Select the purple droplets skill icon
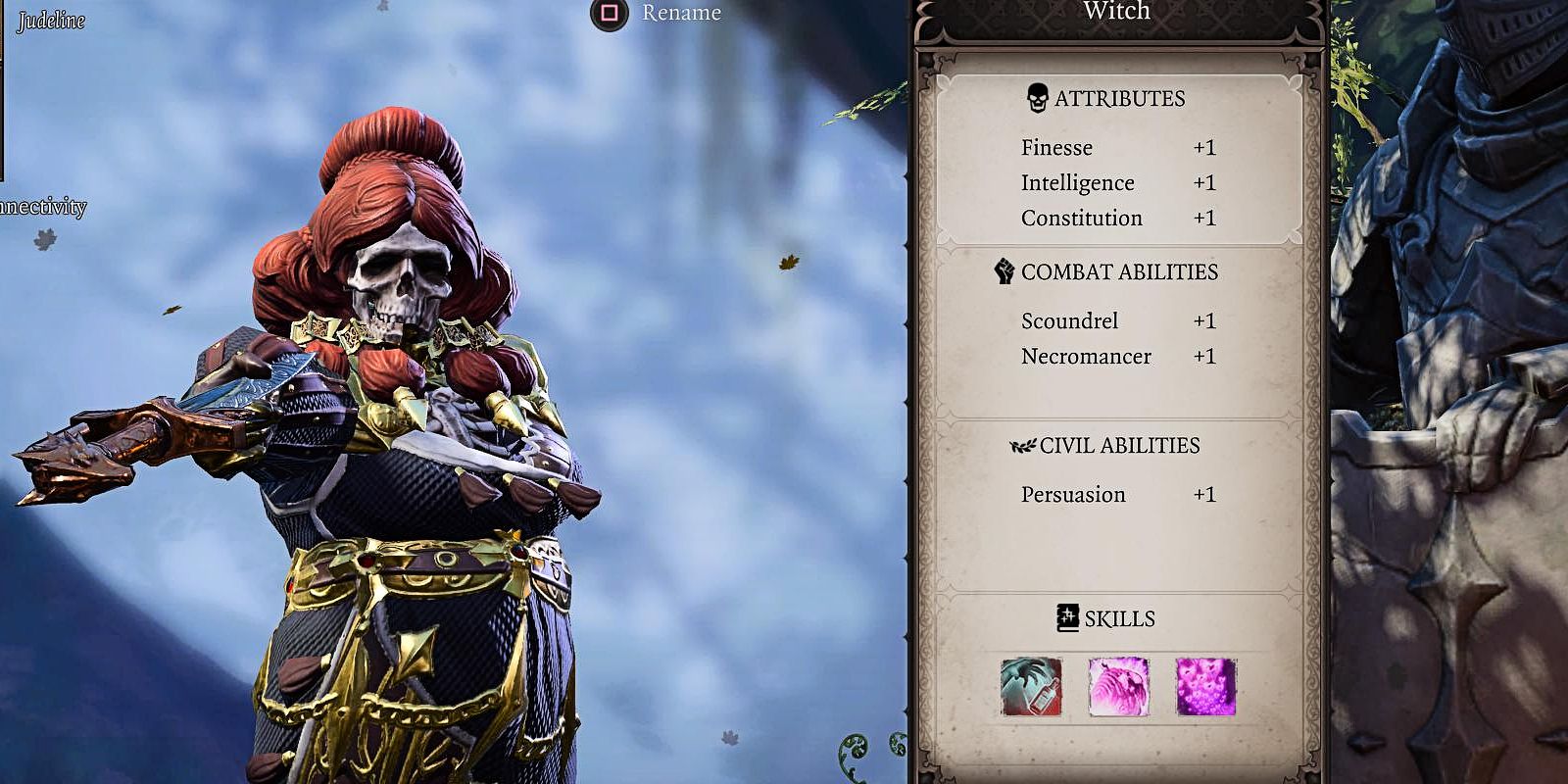This screenshot has width=1568, height=784. (1205, 687)
